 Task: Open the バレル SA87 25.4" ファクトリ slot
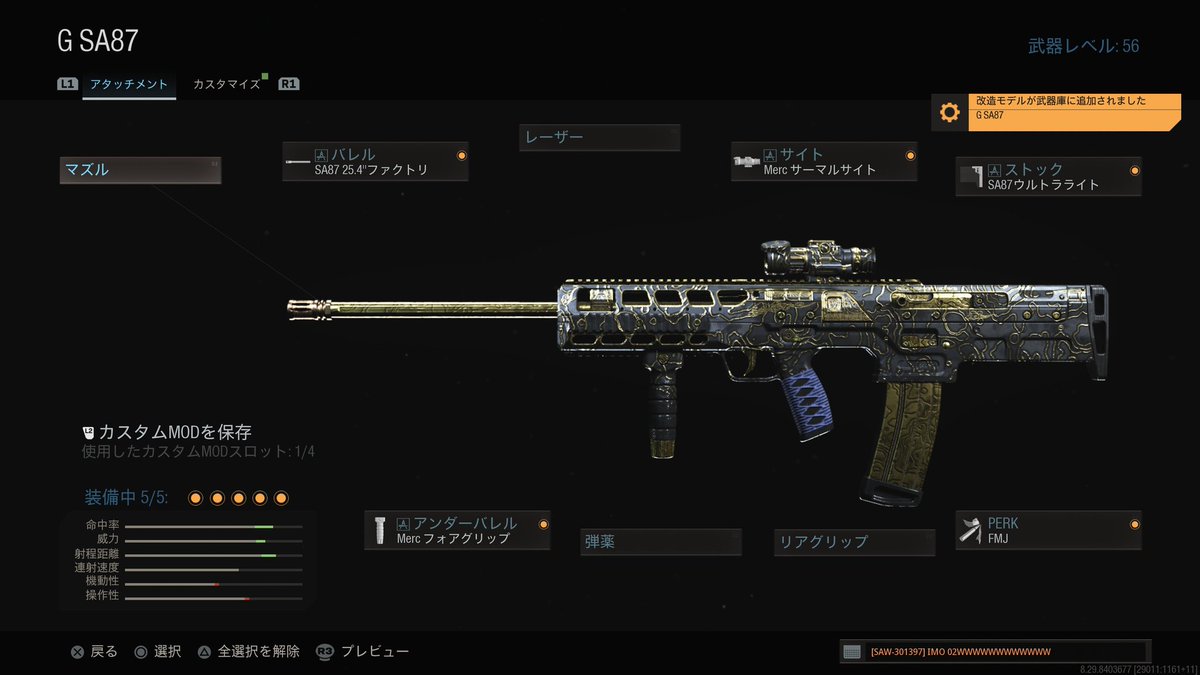[375, 162]
